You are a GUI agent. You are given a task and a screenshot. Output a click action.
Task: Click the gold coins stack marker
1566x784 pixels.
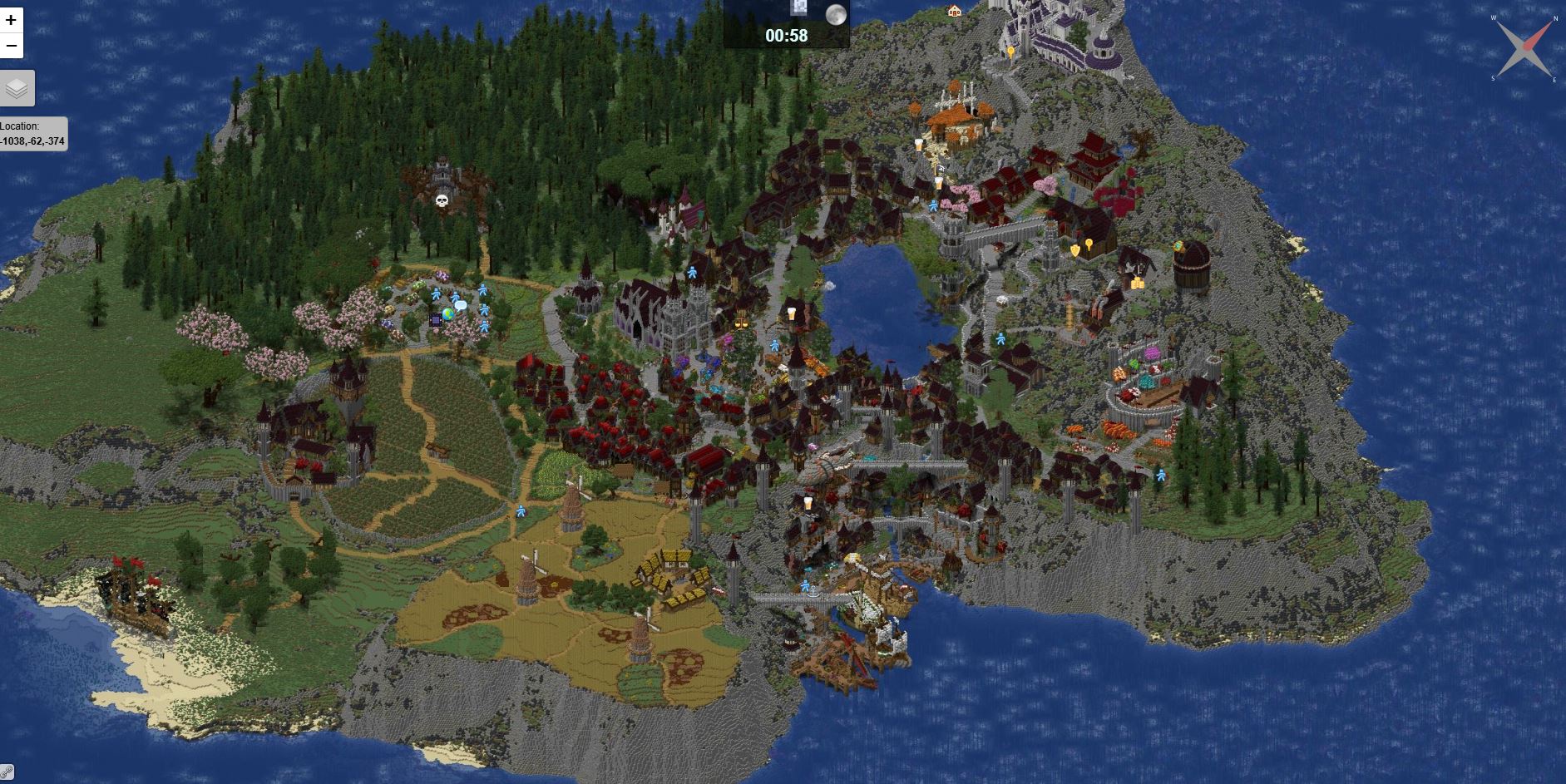click(1136, 283)
